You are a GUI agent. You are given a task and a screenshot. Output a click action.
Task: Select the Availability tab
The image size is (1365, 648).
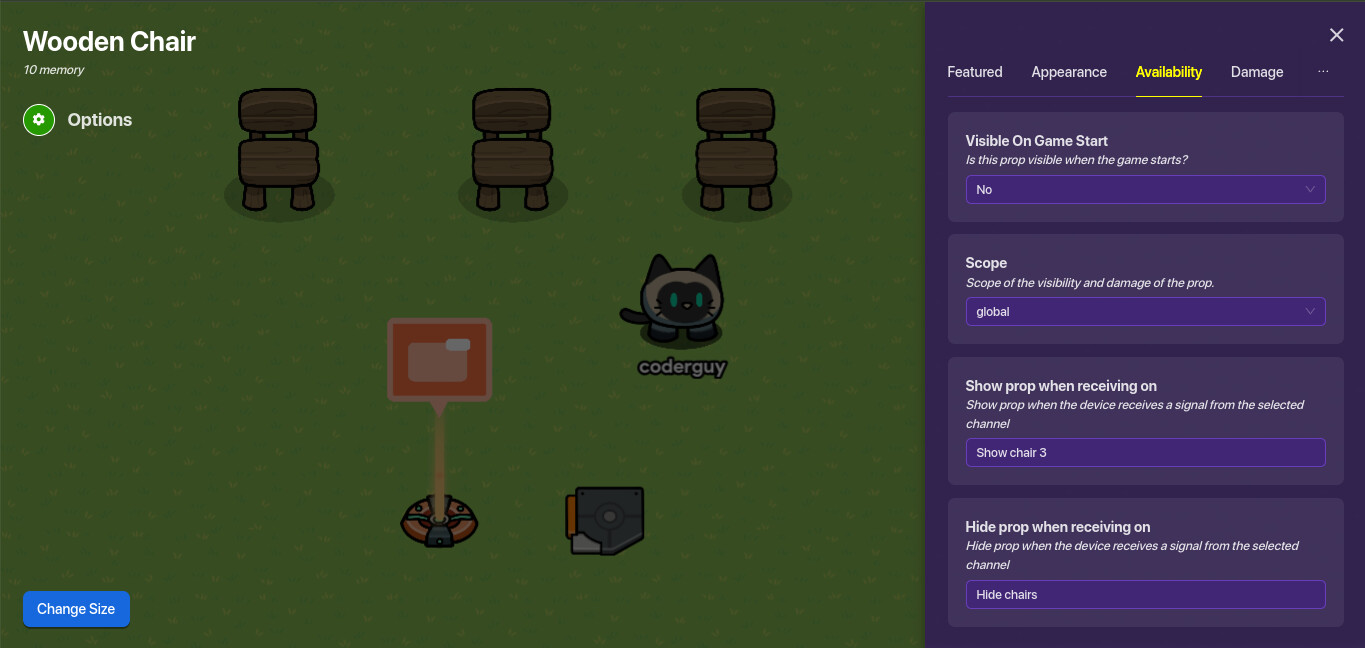pyautogui.click(x=1168, y=72)
